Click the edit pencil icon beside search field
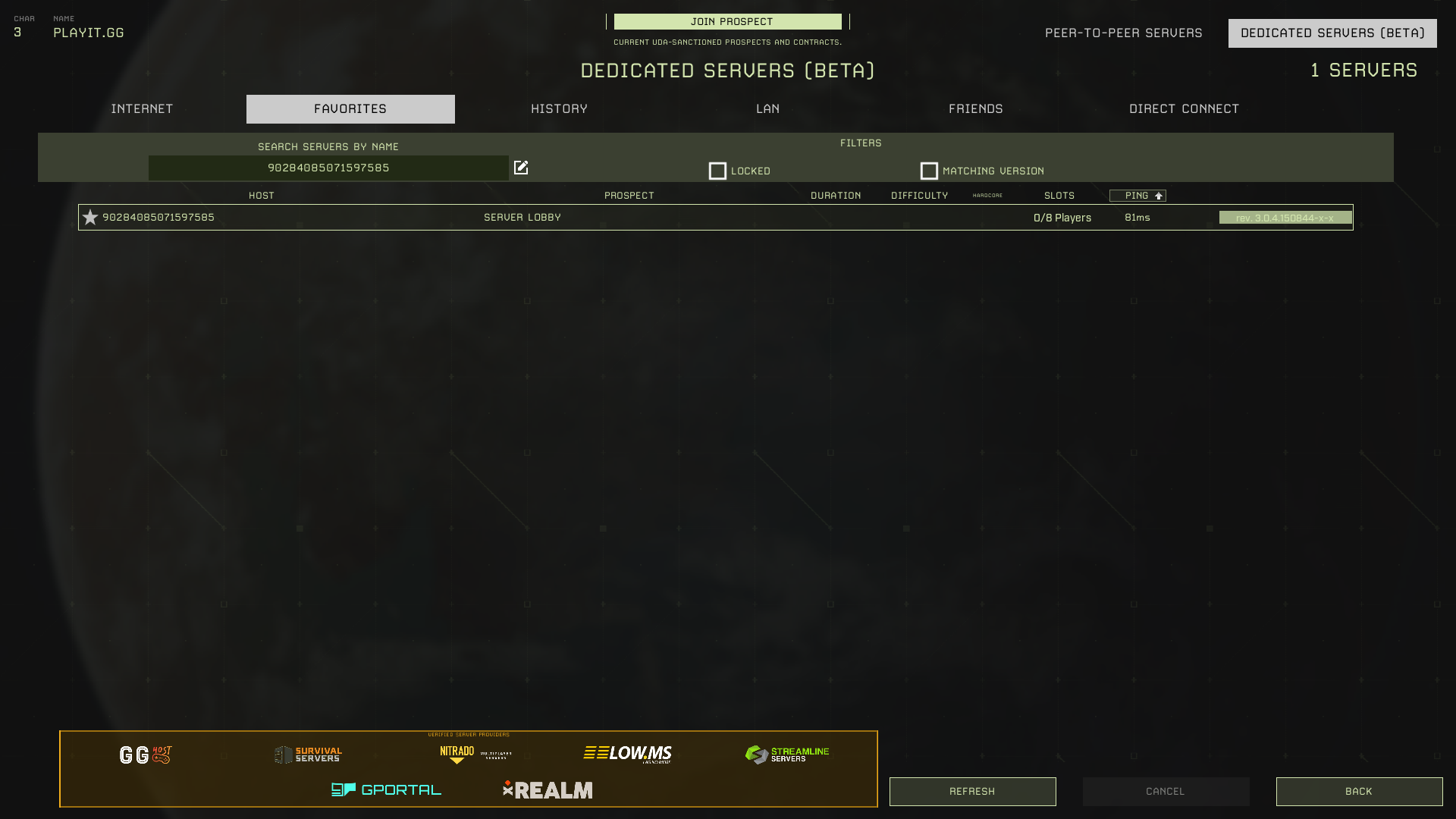The width and height of the screenshot is (1456, 819). point(521,168)
